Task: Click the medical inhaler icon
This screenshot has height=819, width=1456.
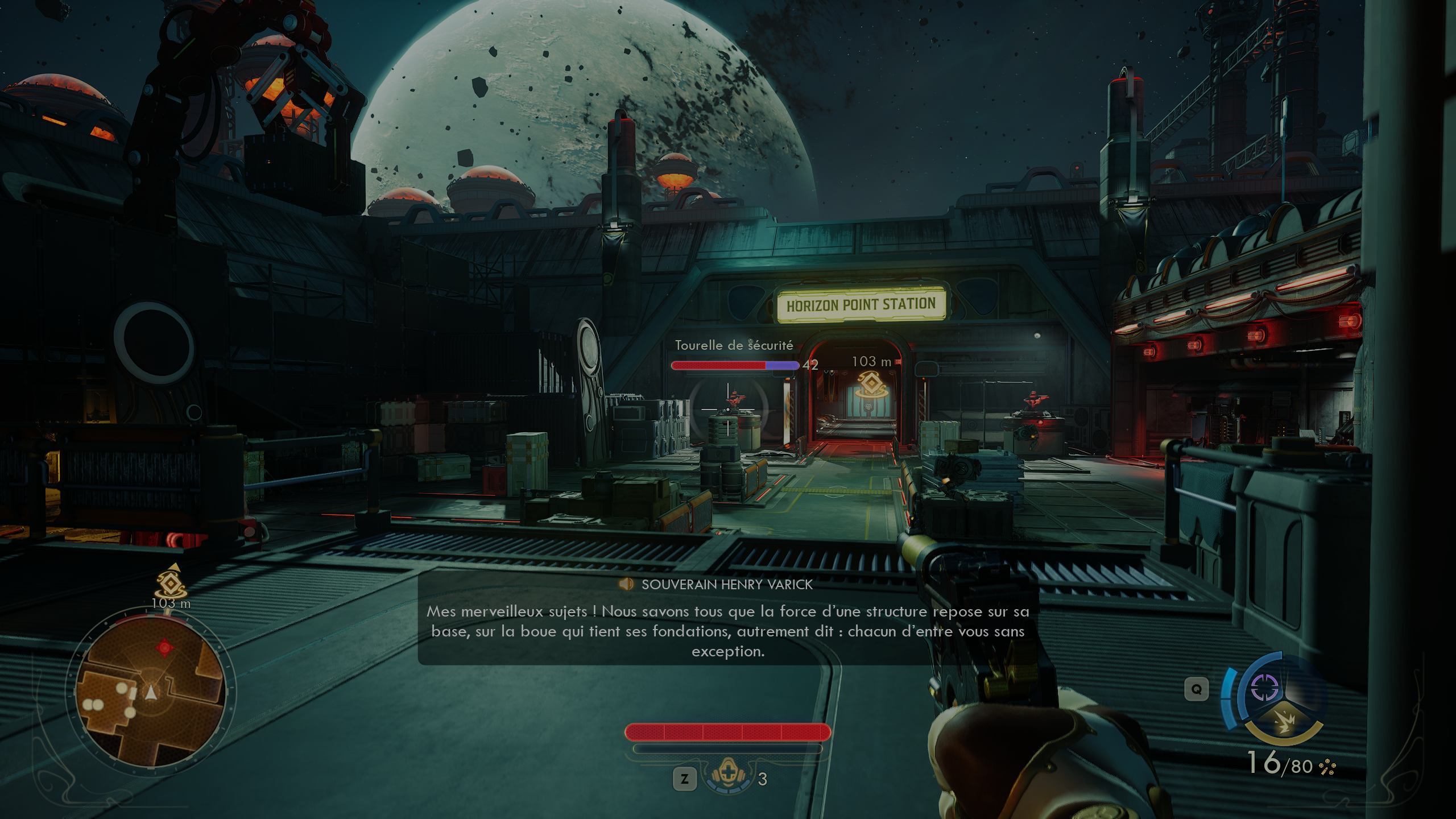Action: point(728,776)
